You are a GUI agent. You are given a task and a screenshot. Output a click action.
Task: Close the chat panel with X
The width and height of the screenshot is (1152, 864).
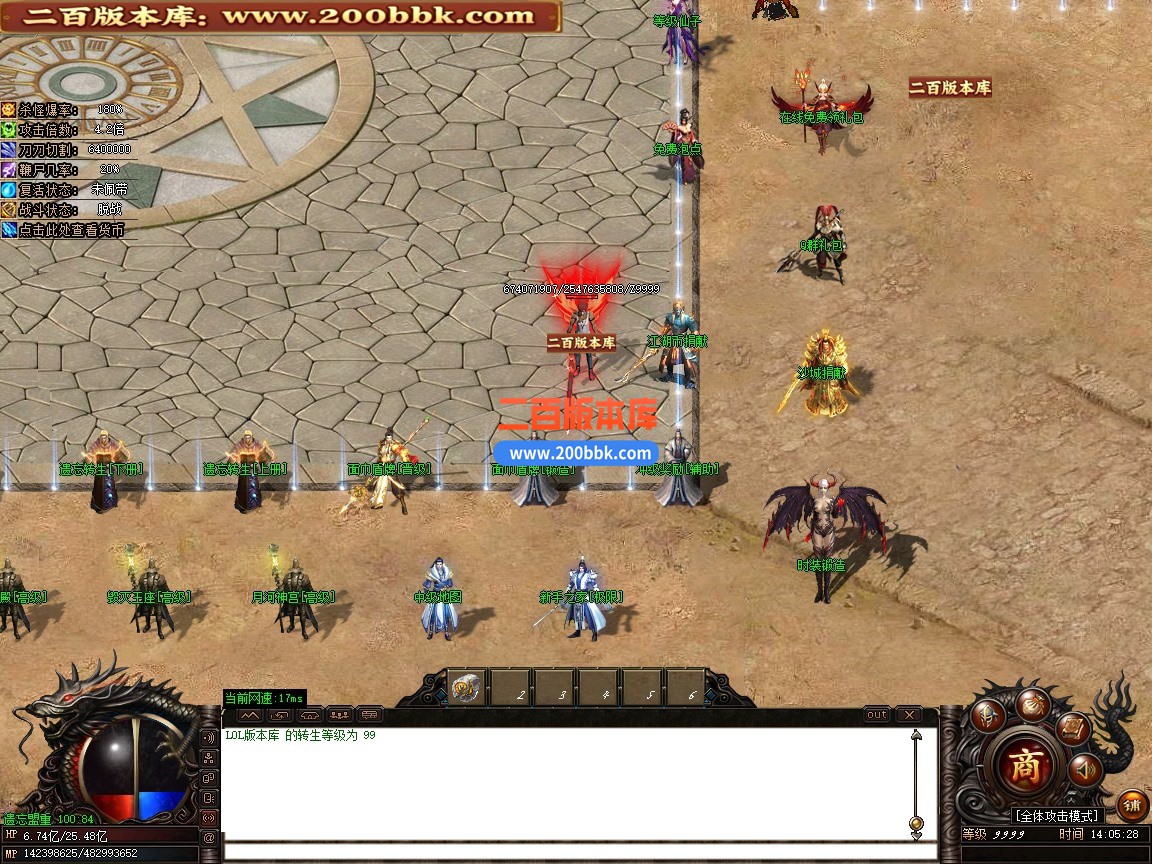pyautogui.click(x=908, y=715)
